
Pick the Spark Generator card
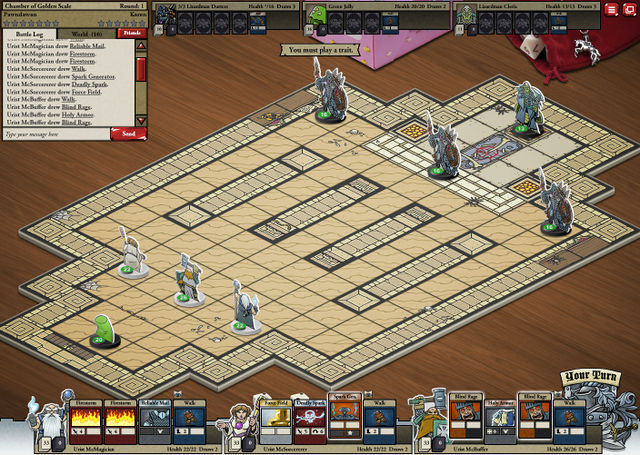click(343, 422)
